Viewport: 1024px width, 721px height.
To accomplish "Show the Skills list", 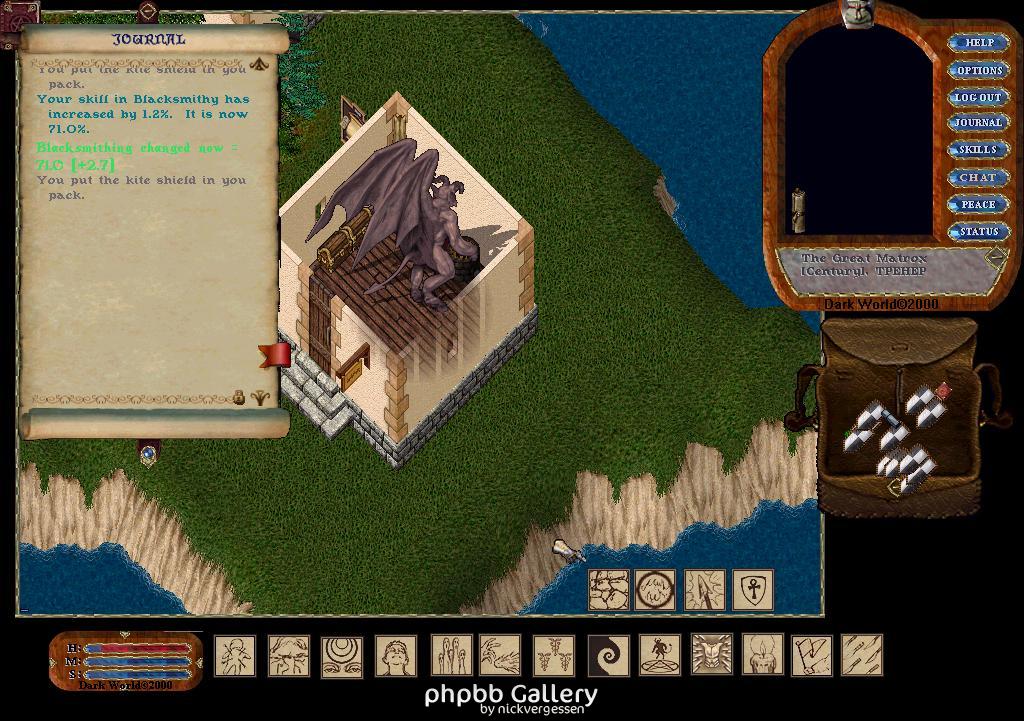I will 977,150.
